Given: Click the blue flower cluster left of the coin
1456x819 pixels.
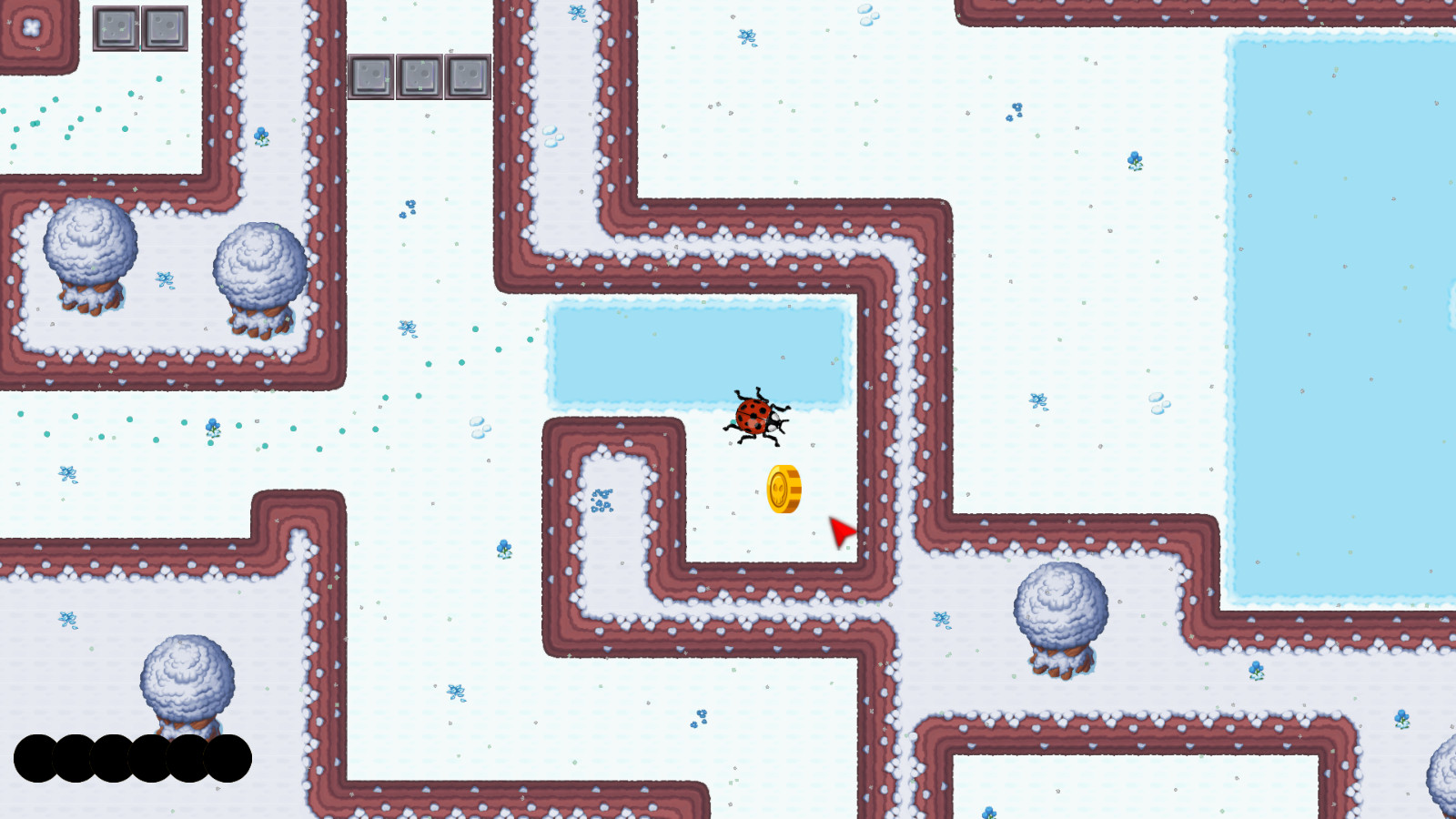Looking at the screenshot, I should [601, 500].
